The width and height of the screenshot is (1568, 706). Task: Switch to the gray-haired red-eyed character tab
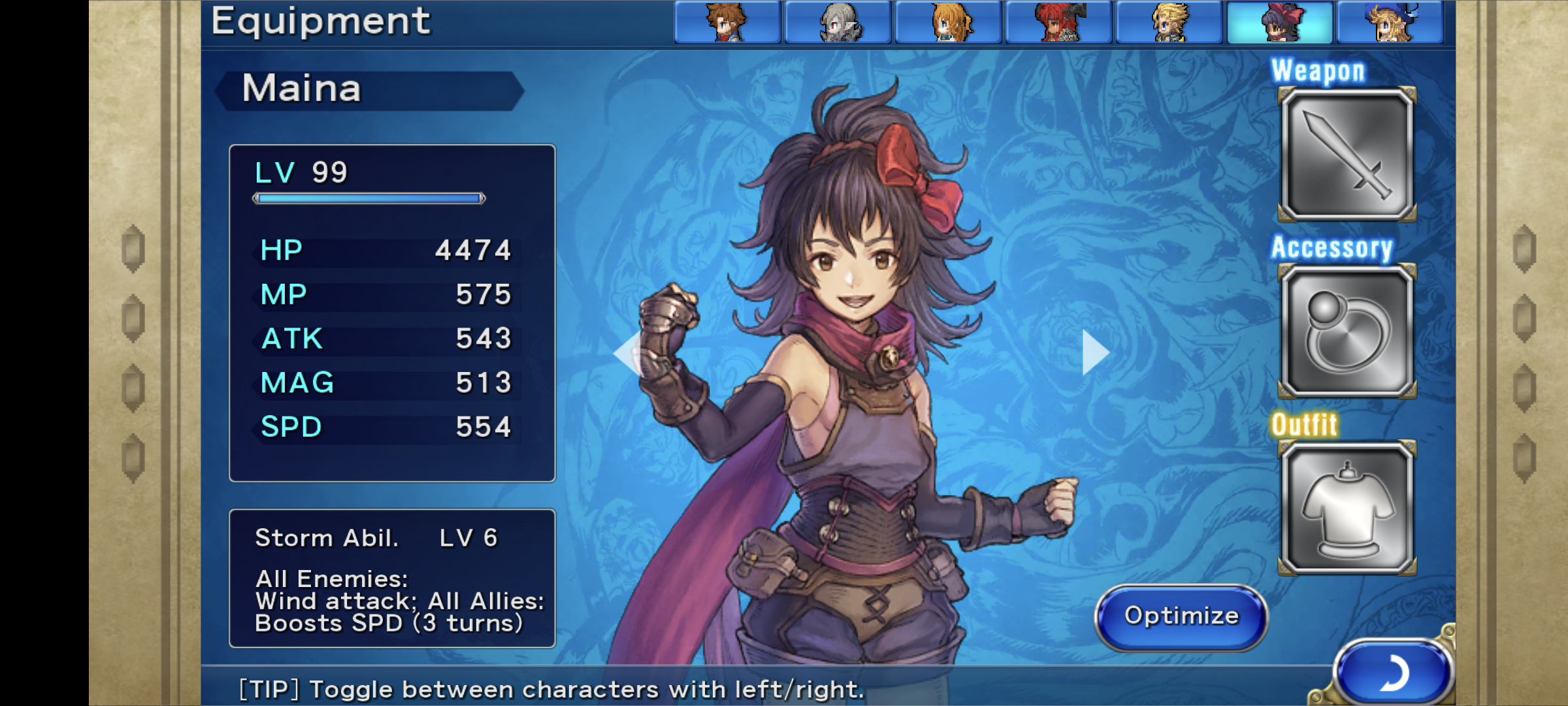tap(838, 22)
